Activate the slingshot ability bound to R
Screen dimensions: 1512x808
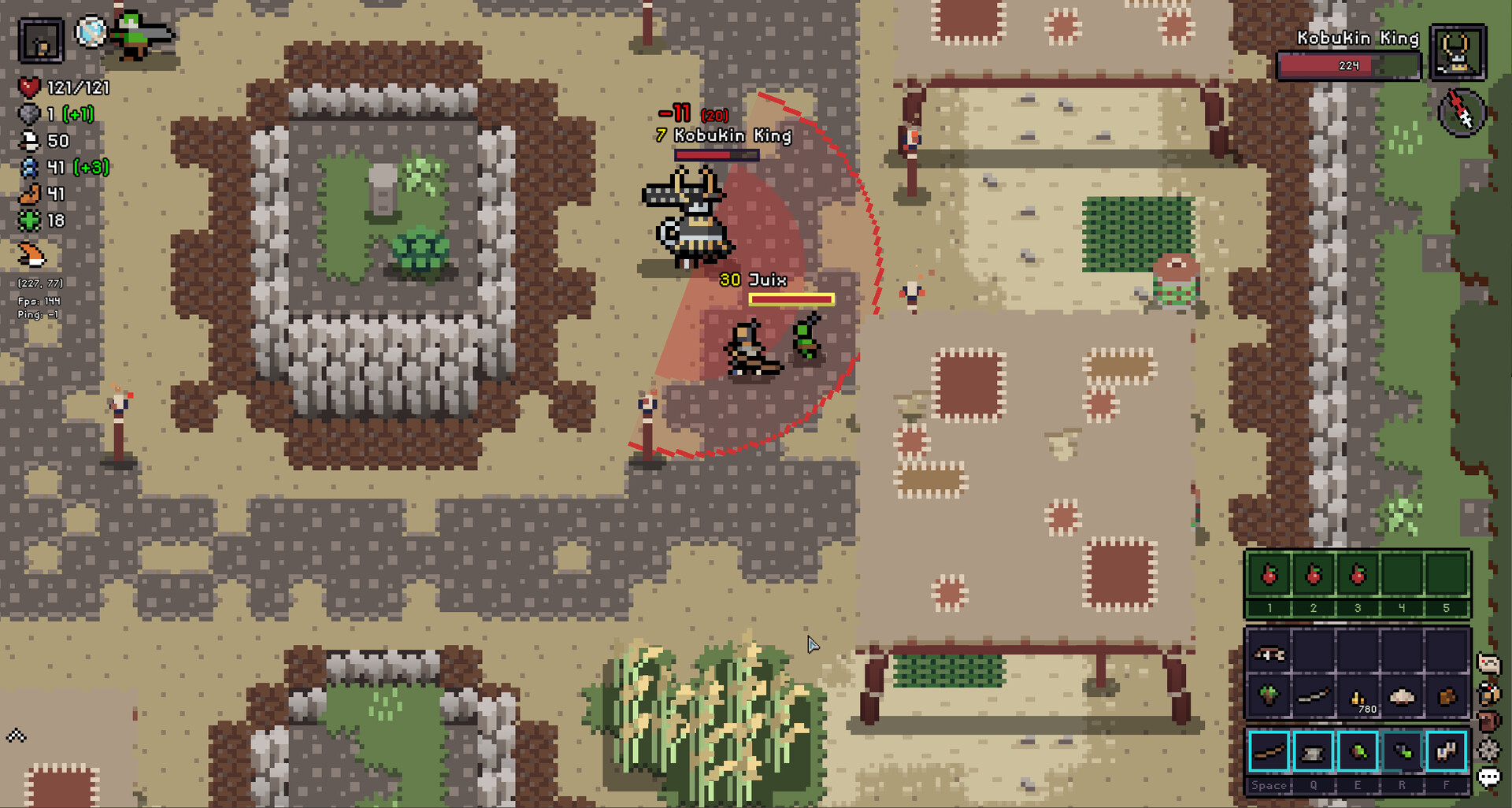coord(1402,752)
